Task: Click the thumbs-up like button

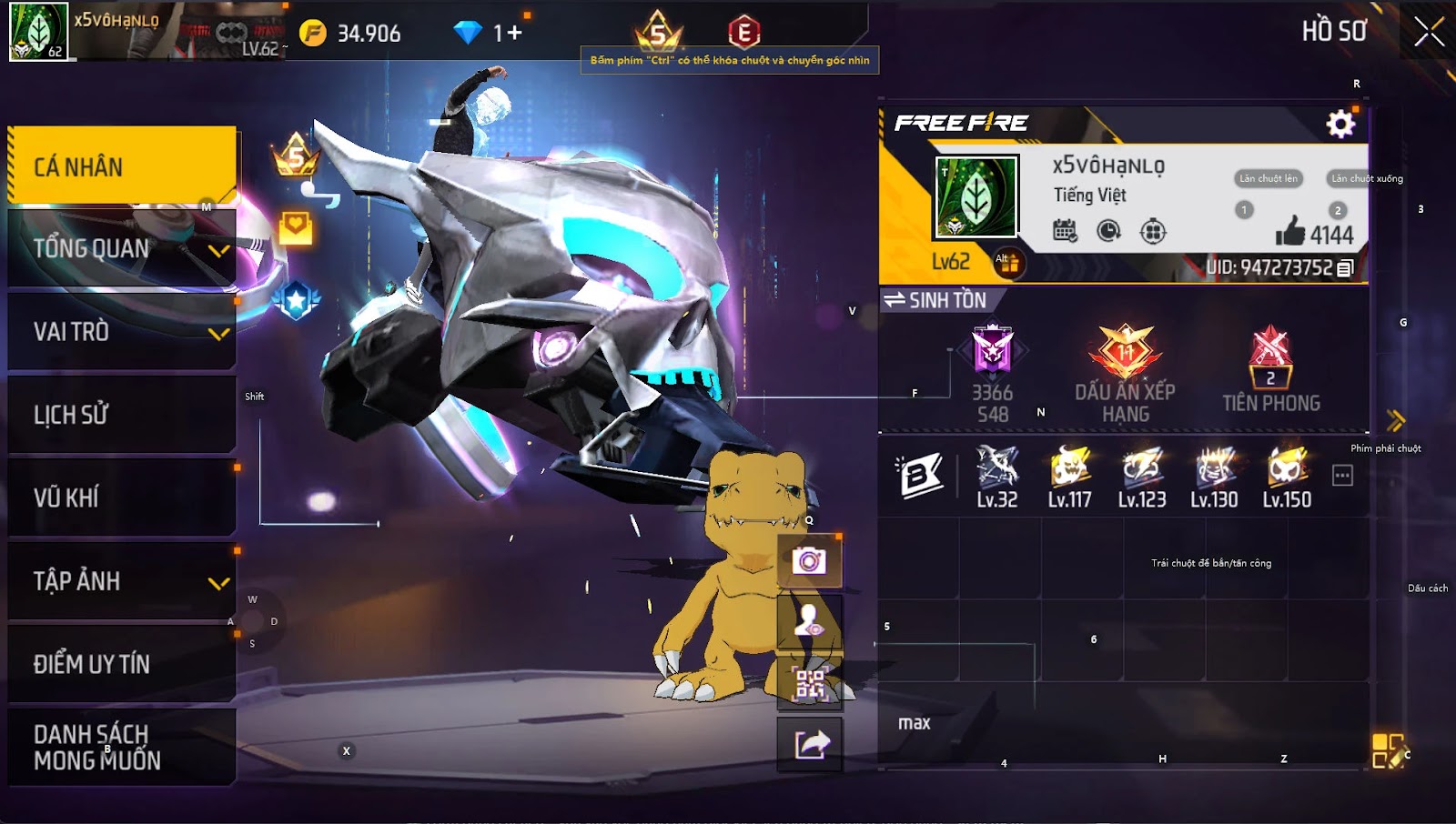Action: pyautogui.click(x=1289, y=233)
